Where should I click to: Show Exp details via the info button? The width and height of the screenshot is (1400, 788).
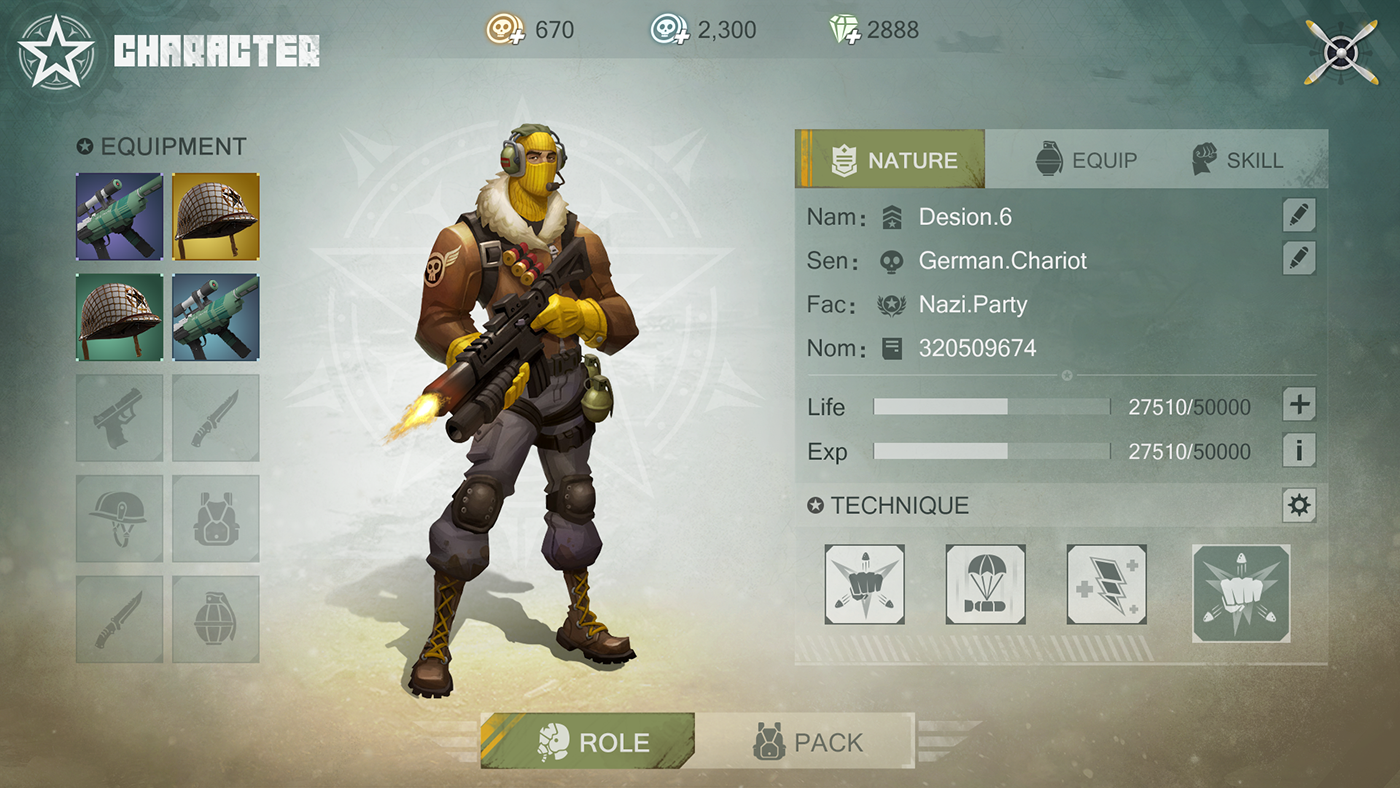tap(1298, 450)
